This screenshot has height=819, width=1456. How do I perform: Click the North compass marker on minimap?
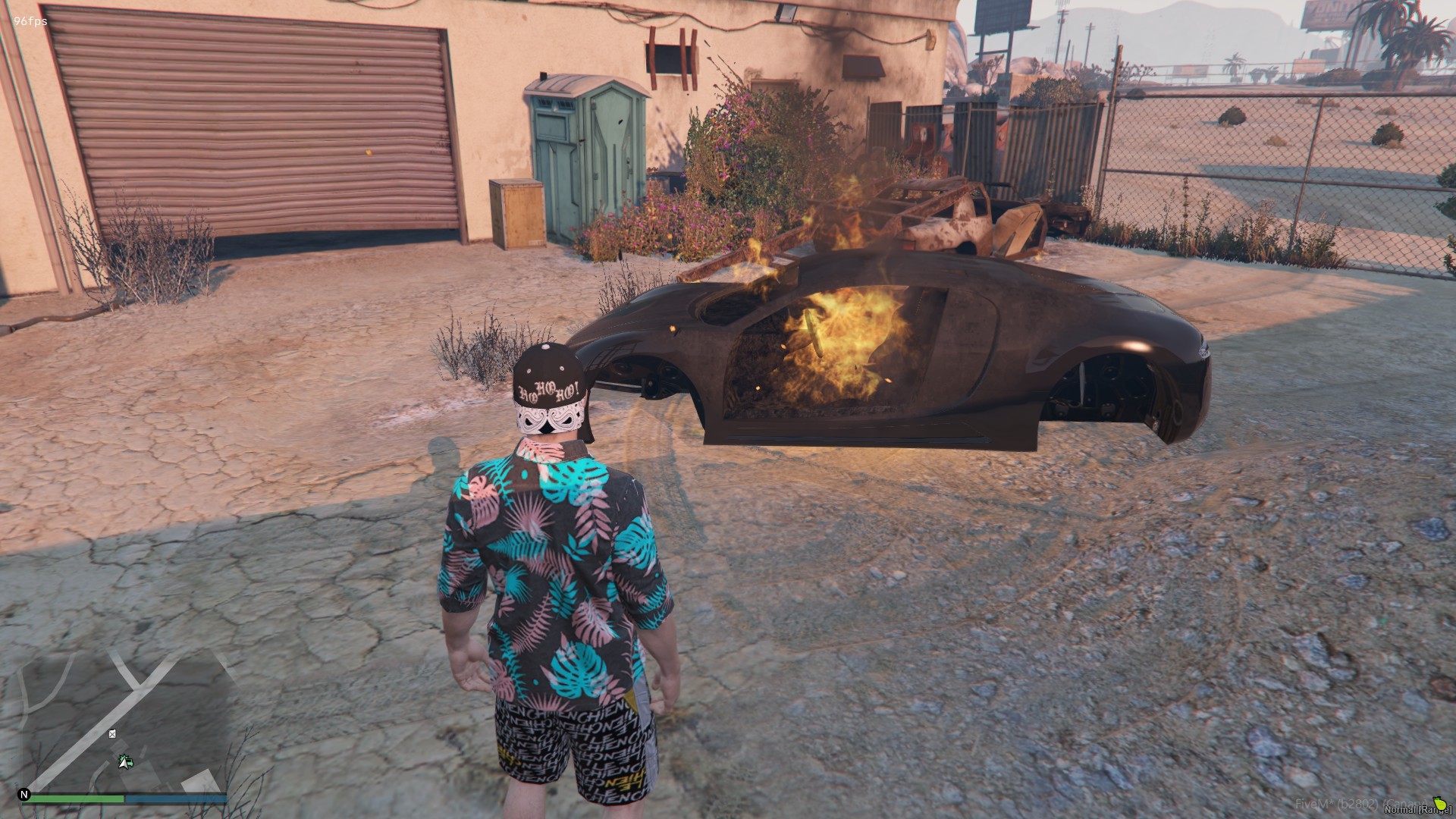pyautogui.click(x=24, y=795)
